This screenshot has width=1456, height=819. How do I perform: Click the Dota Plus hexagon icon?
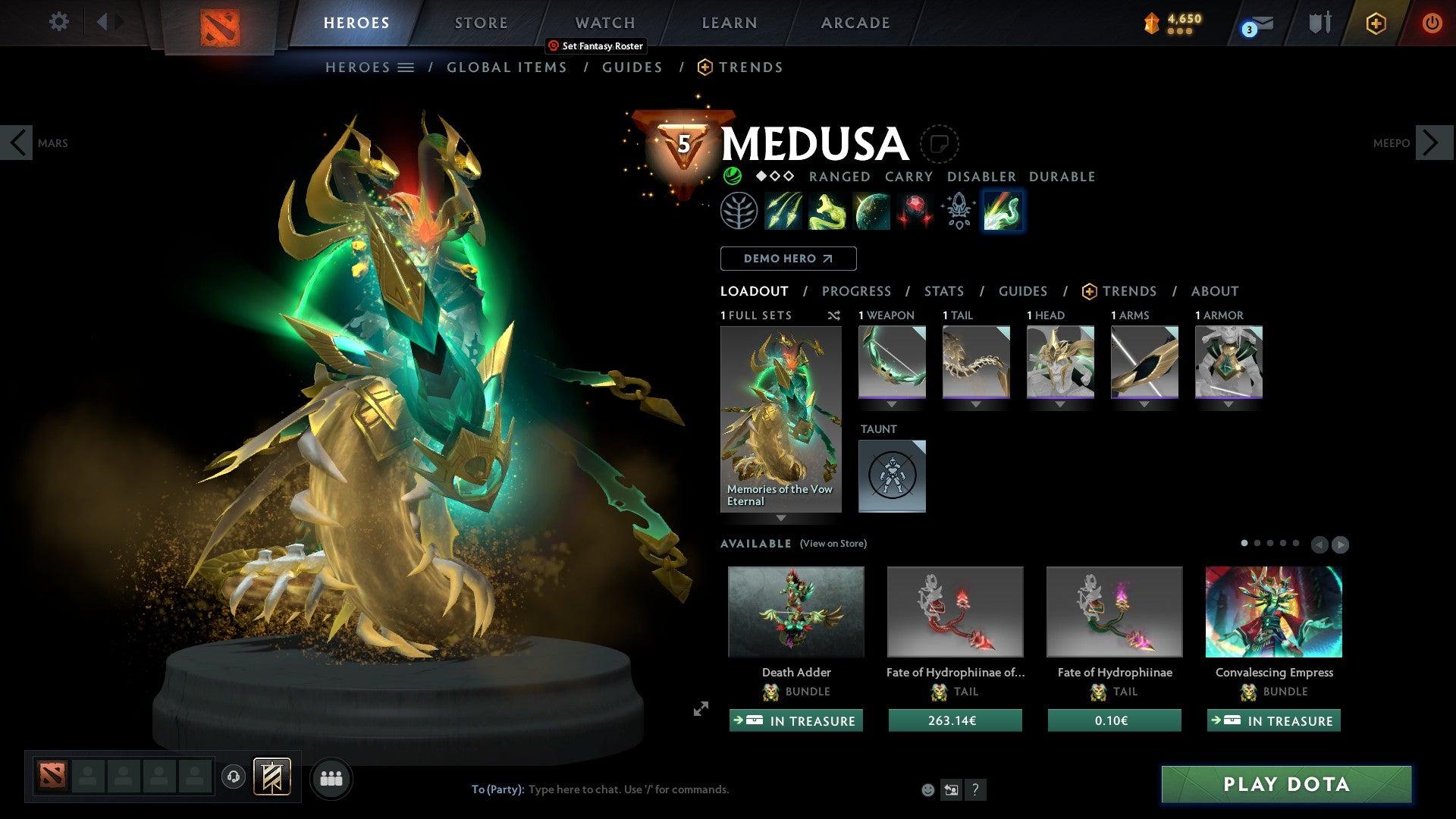(1377, 23)
